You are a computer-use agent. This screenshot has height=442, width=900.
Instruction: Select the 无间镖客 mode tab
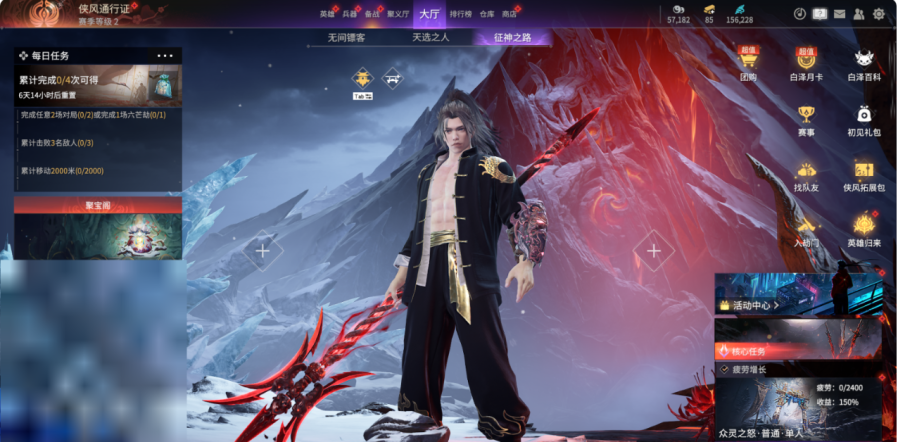346,38
